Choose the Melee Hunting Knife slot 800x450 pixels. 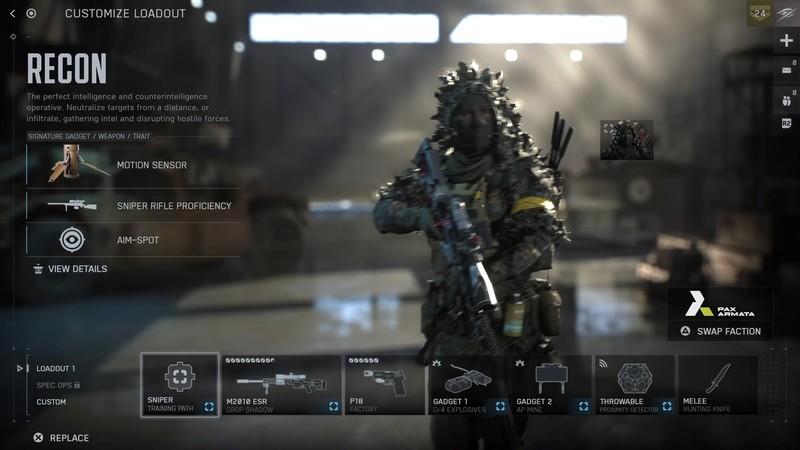click(x=717, y=384)
